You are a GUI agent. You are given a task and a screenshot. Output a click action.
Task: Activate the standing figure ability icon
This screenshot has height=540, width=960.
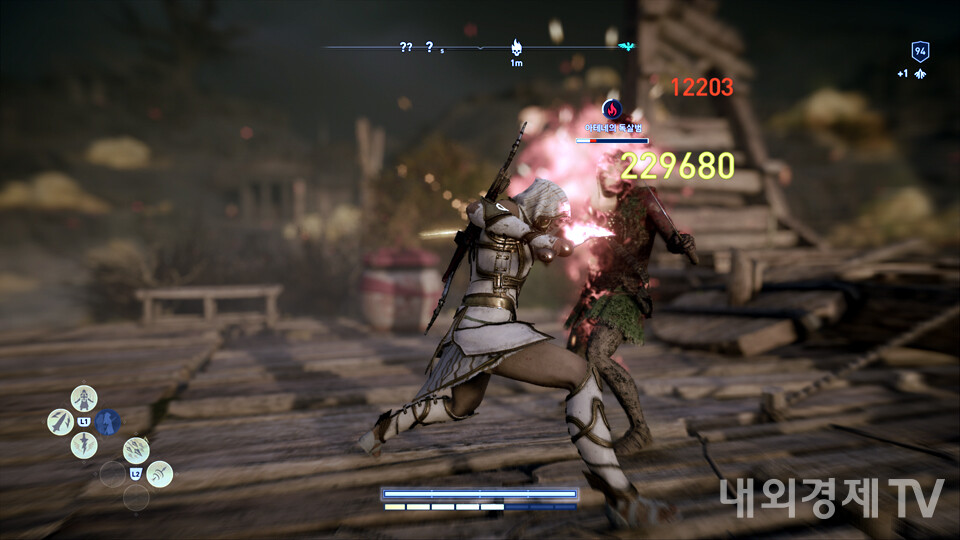click(x=84, y=397)
